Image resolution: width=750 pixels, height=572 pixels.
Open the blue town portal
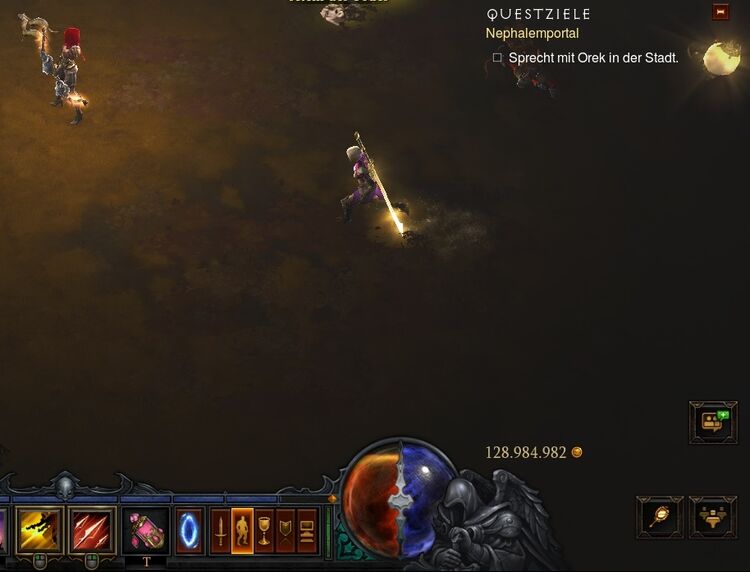(x=189, y=530)
